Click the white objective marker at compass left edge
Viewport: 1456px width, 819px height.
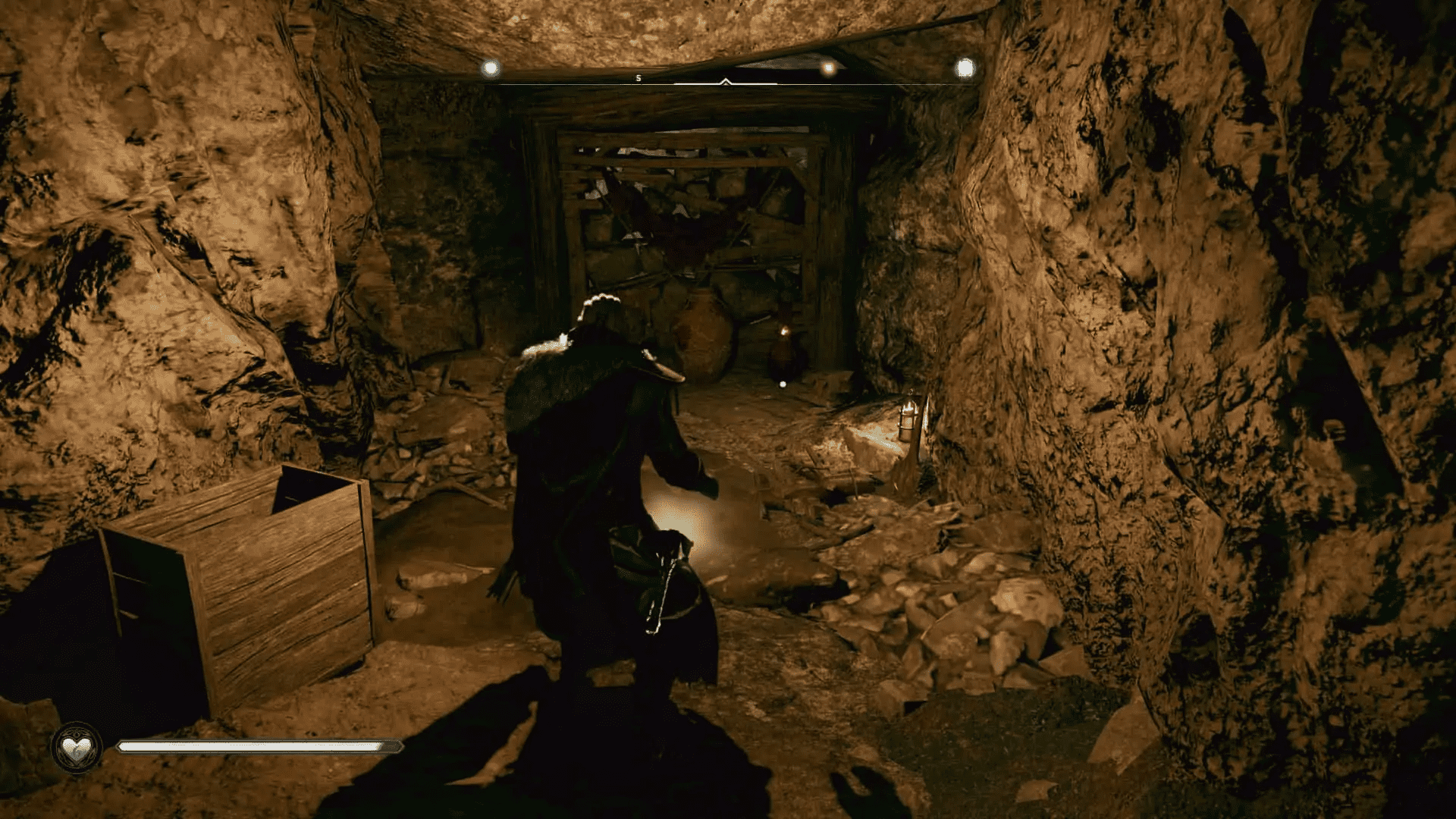click(x=491, y=67)
